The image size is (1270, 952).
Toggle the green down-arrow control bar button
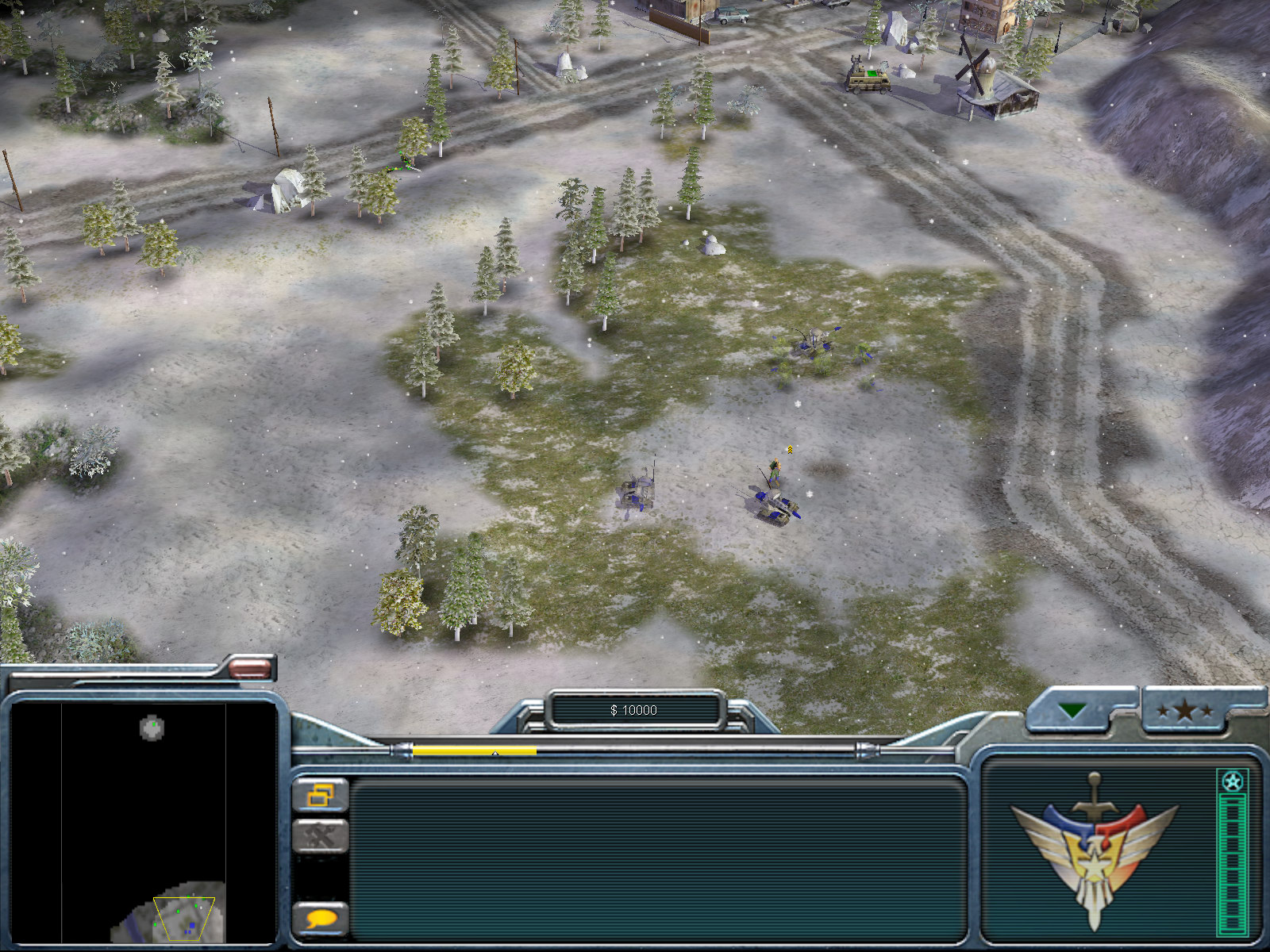coord(1072,710)
